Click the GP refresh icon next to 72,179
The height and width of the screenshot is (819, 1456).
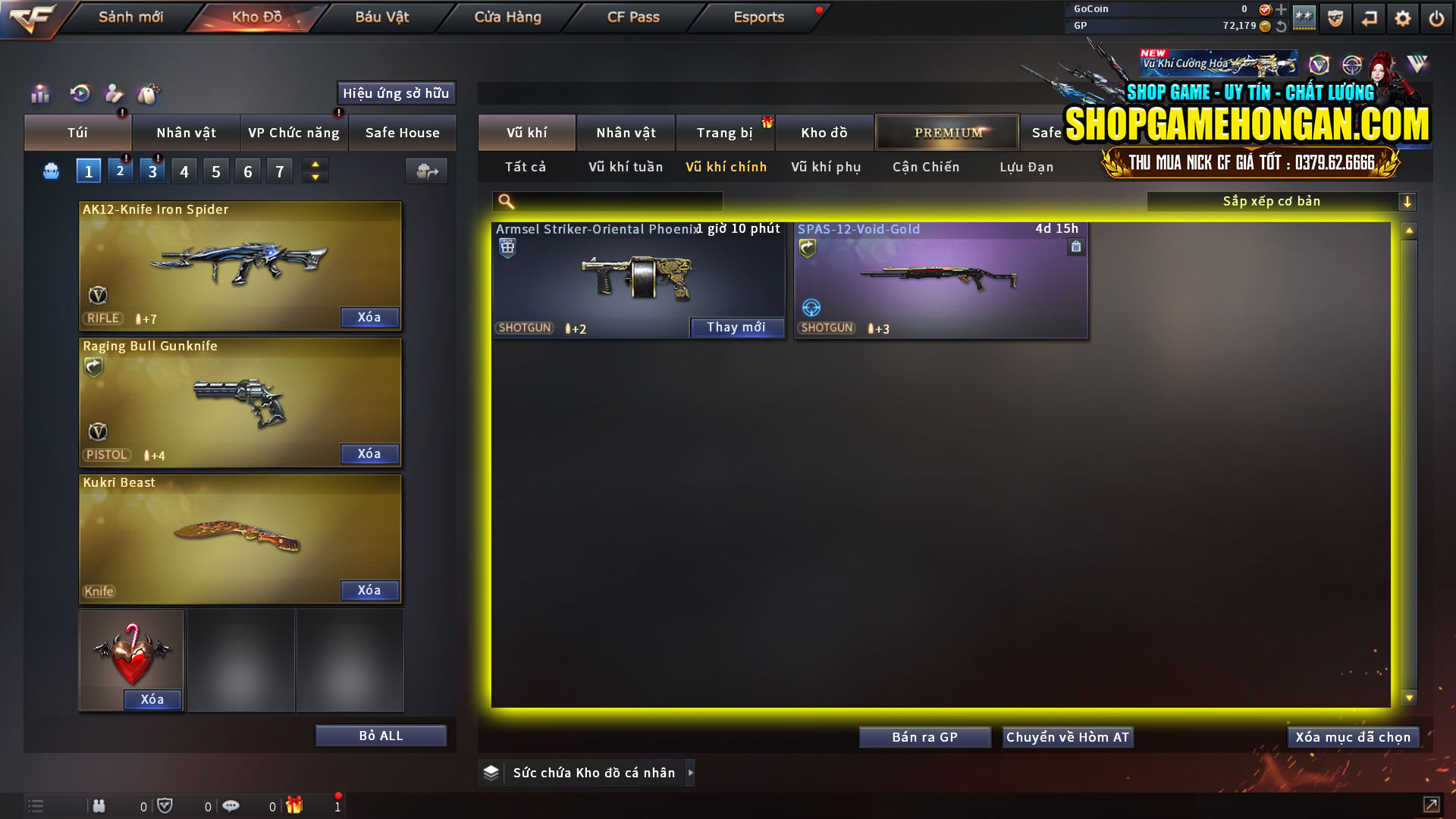[1282, 25]
